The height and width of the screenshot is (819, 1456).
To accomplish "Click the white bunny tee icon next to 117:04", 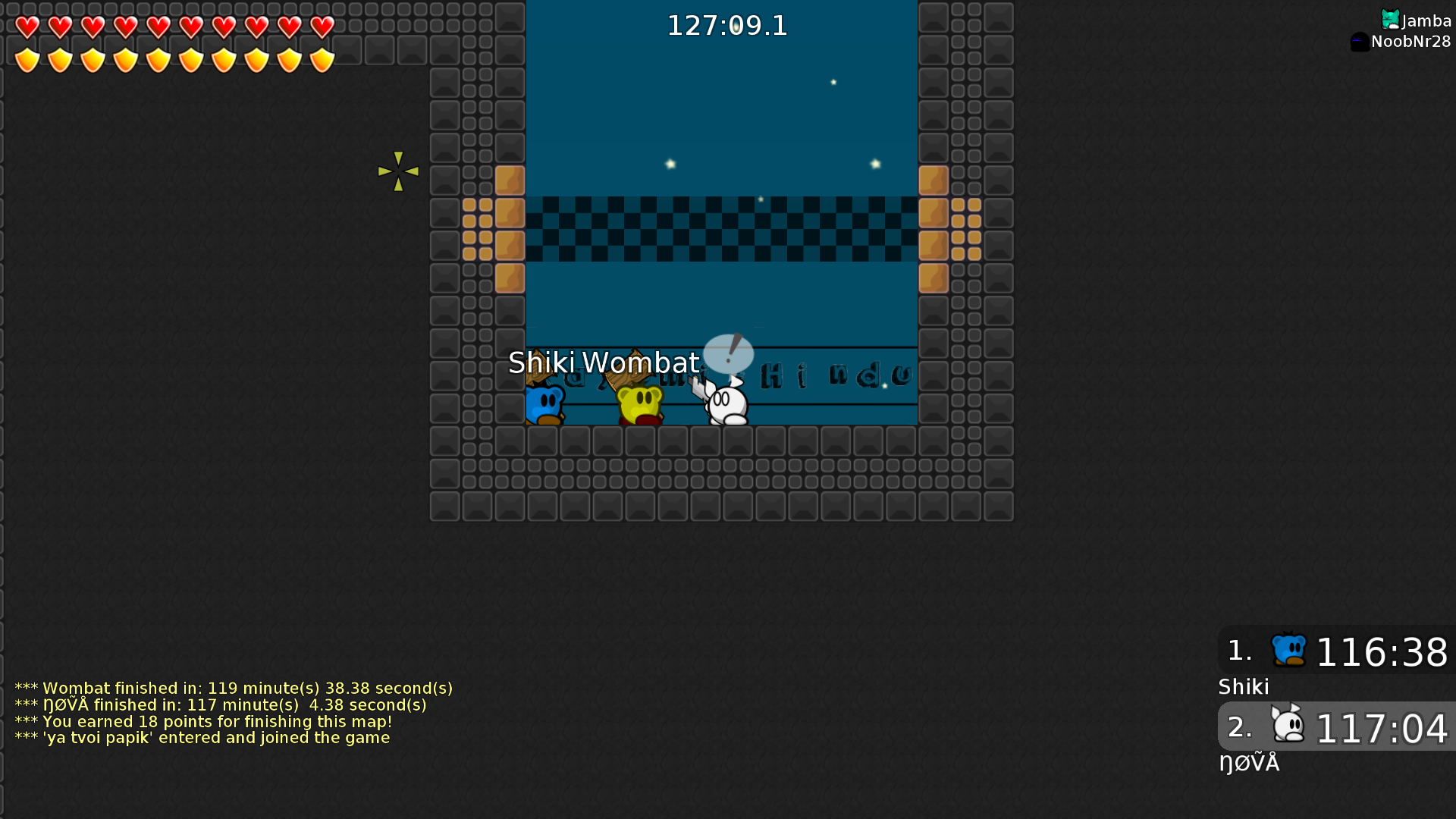I will (1287, 726).
